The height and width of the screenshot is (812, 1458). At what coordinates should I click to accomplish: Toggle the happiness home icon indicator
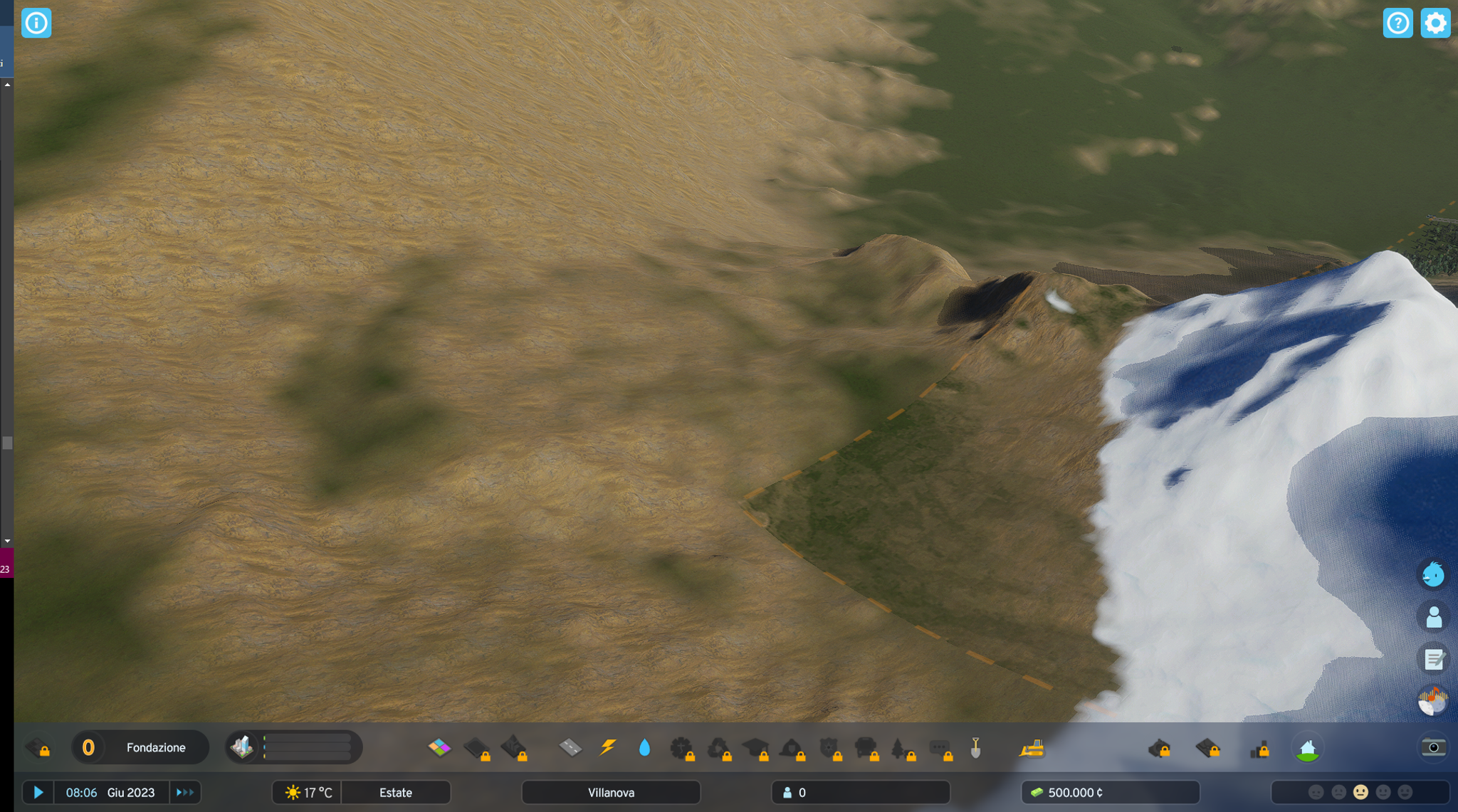point(1308,749)
